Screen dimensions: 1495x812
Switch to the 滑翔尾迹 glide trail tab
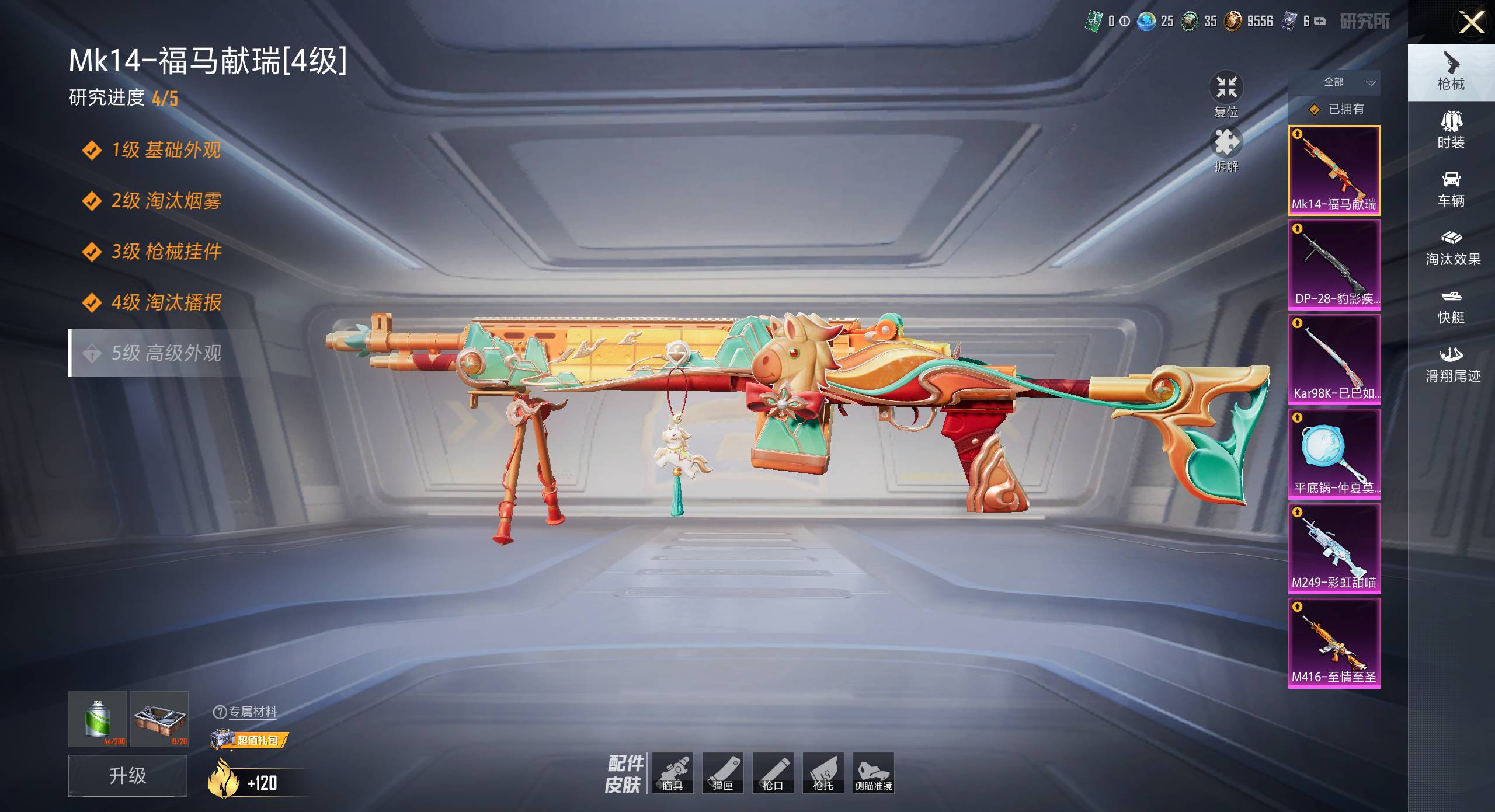(x=1452, y=364)
